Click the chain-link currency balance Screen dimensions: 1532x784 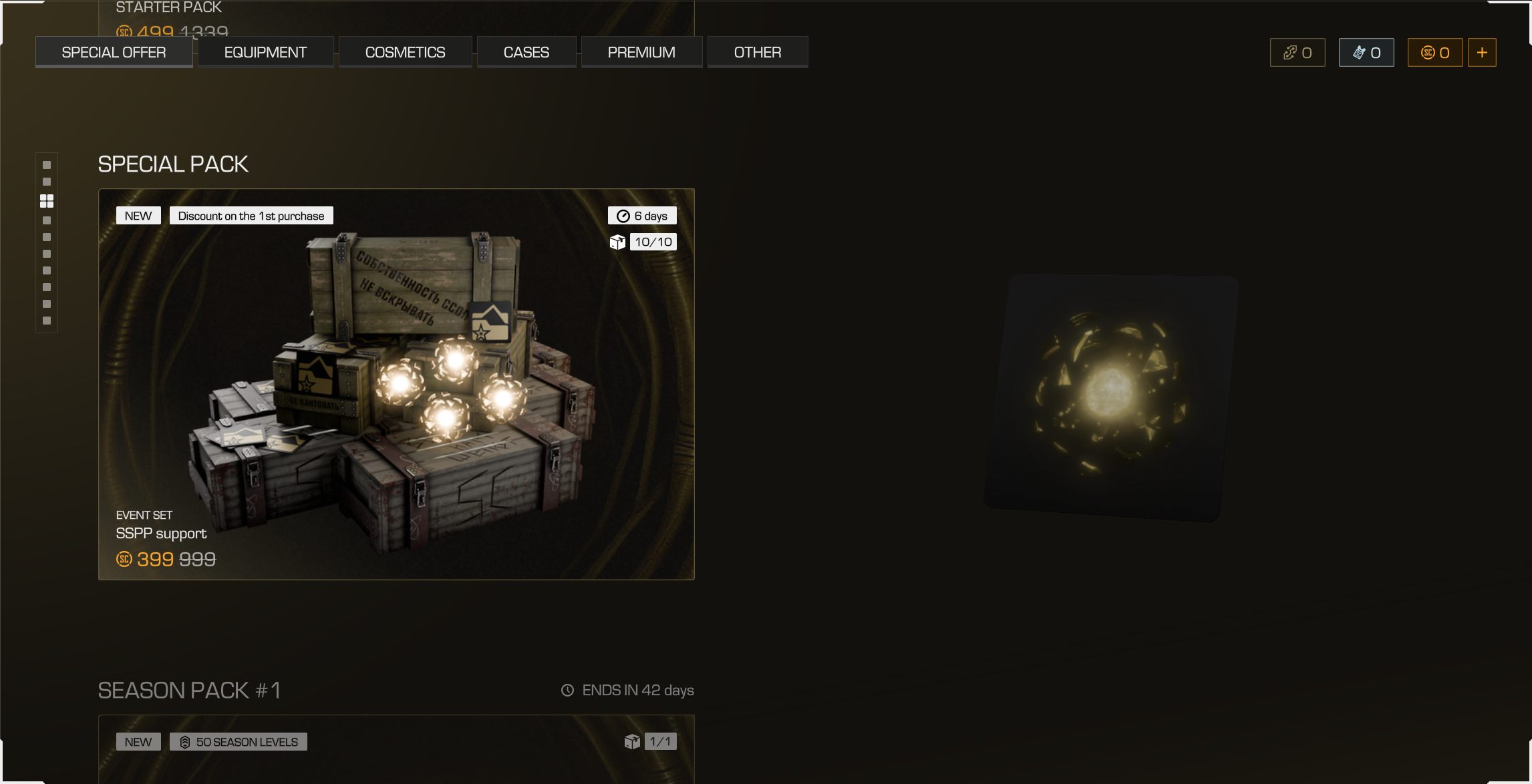1297,53
